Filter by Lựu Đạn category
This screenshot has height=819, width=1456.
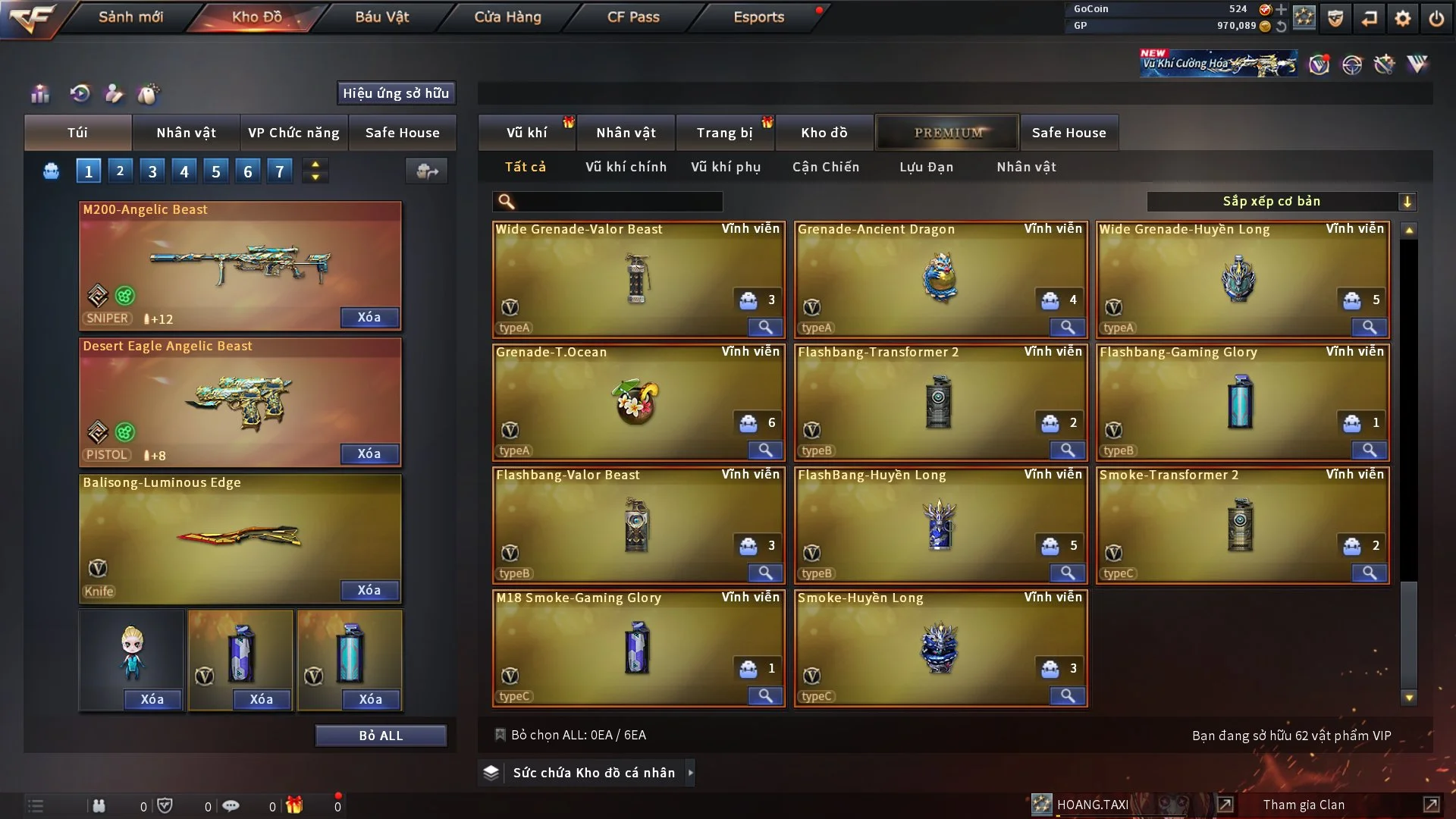pyautogui.click(x=926, y=167)
